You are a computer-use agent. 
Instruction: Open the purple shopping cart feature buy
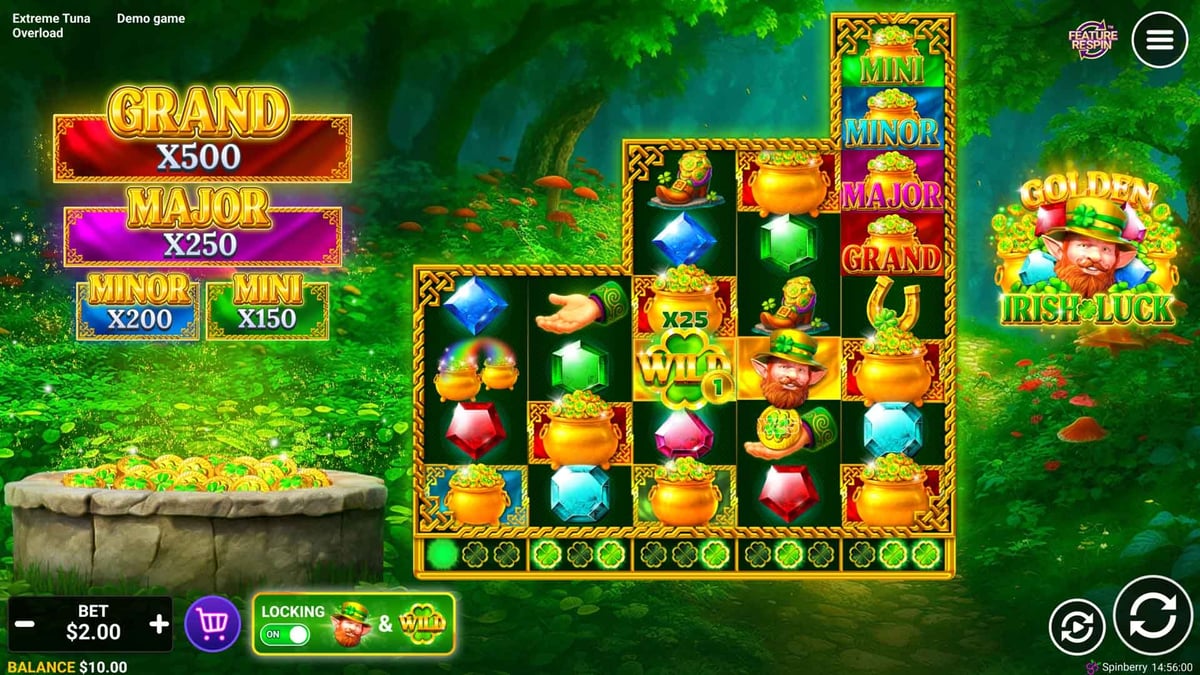pyautogui.click(x=212, y=625)
